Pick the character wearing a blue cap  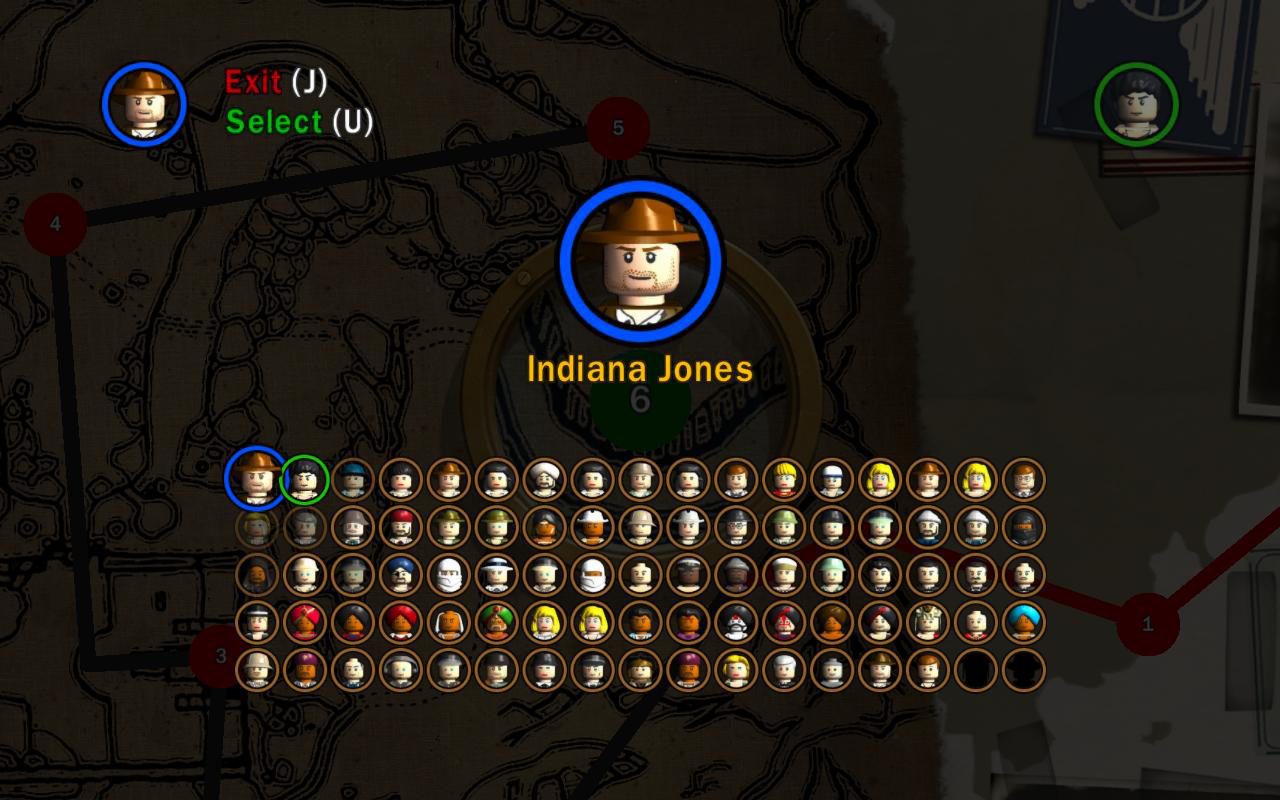tap(352, 480)
